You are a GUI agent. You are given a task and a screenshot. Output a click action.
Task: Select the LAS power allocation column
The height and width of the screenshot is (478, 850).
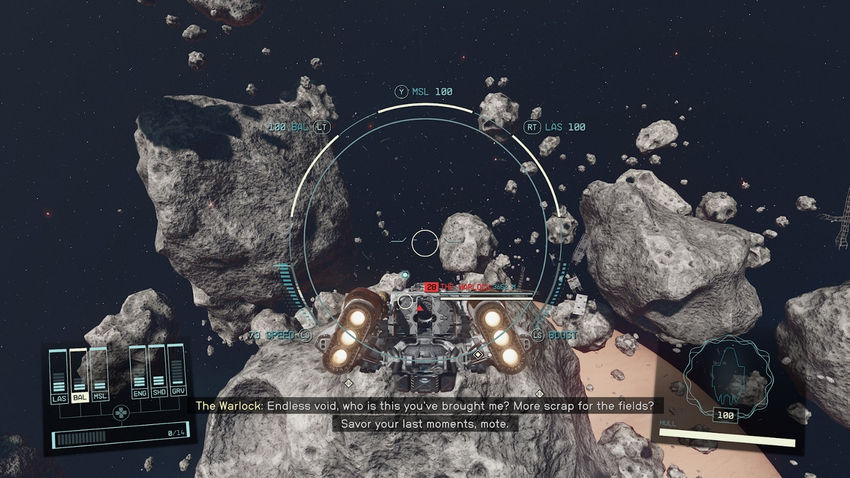59,374
